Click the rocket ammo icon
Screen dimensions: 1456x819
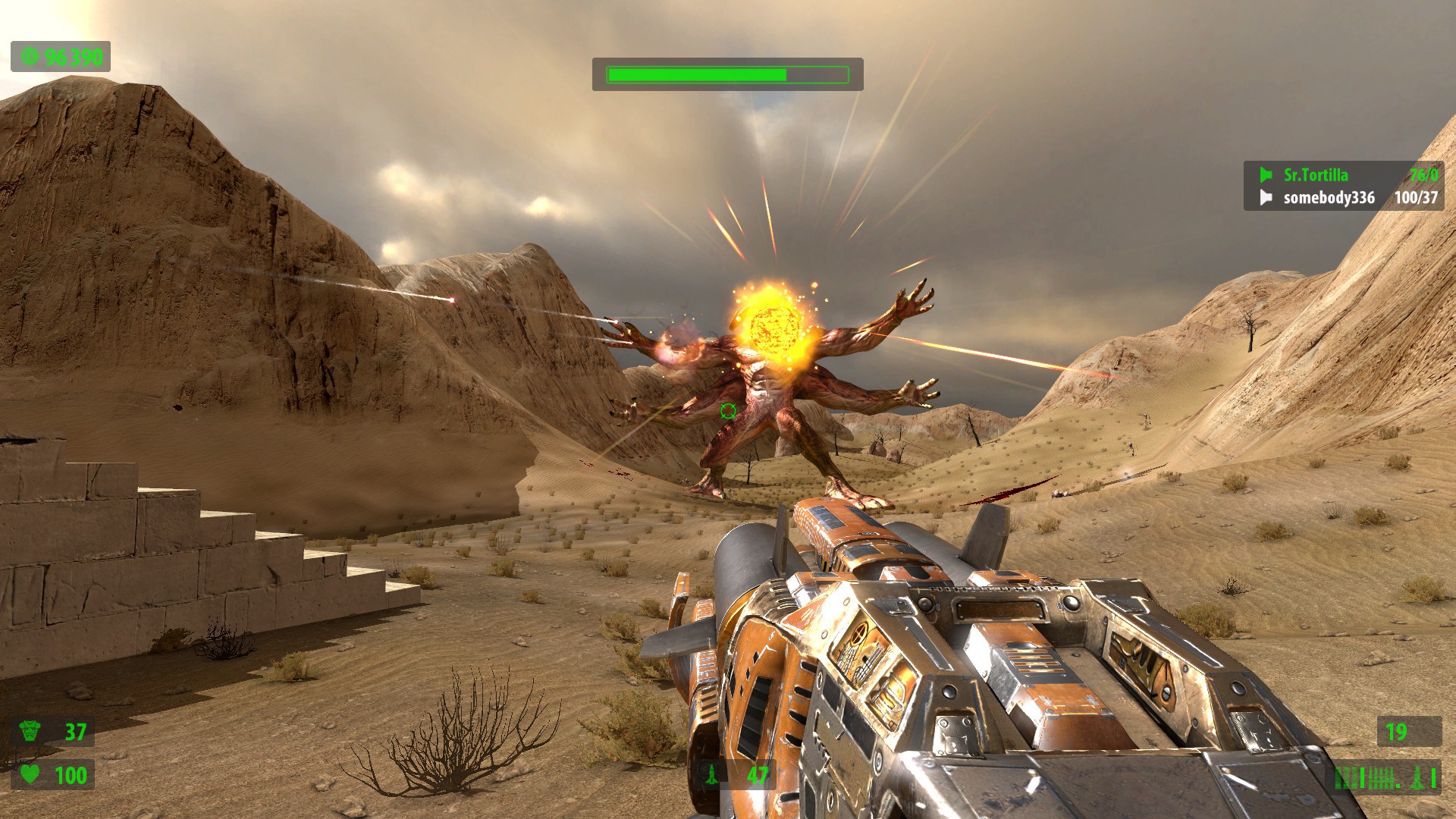pyautogui.click(x=712, y=775)
